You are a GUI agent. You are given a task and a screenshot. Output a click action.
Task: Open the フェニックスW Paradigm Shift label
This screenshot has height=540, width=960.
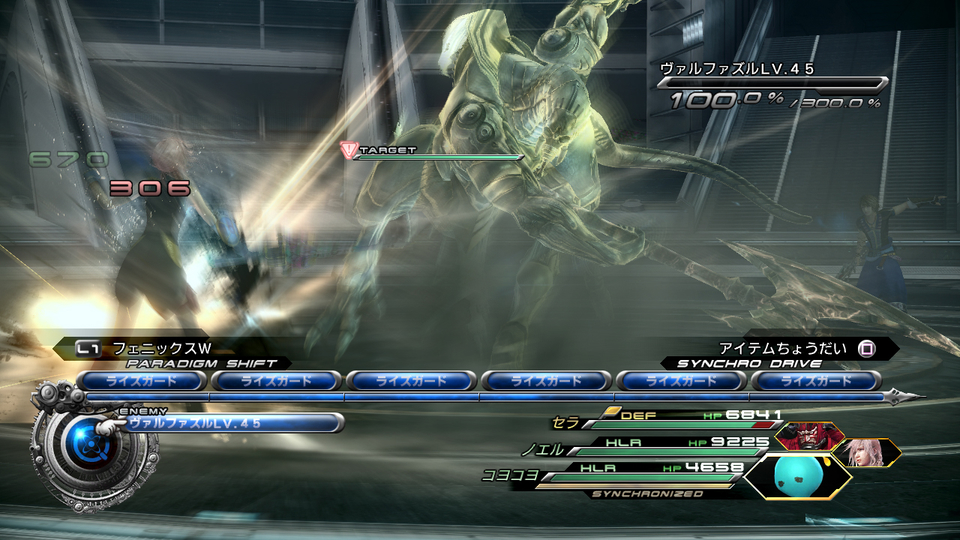pos(160,349)
